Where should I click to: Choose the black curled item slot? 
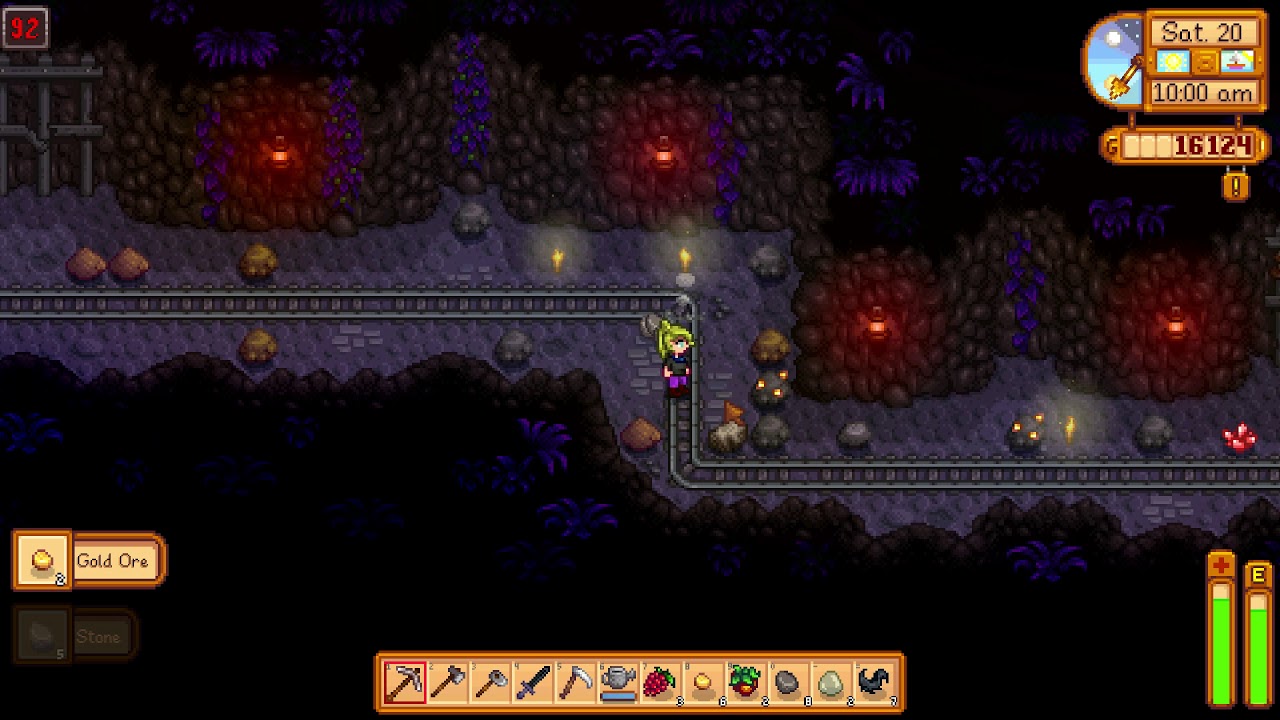tap(874, 683)
